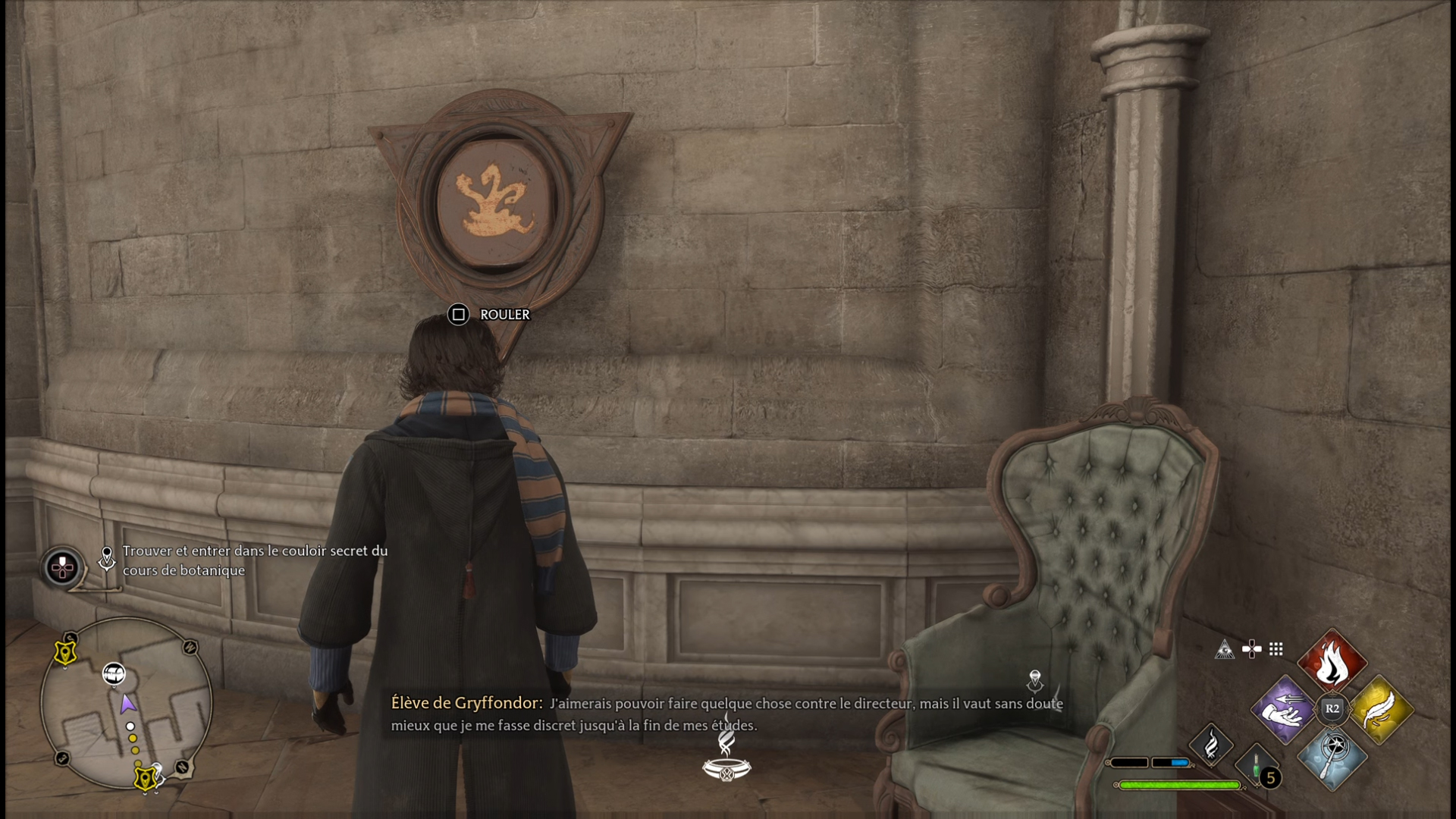
Task: Open the tracked objective about the secret corridor
Action: coord(255,560)
